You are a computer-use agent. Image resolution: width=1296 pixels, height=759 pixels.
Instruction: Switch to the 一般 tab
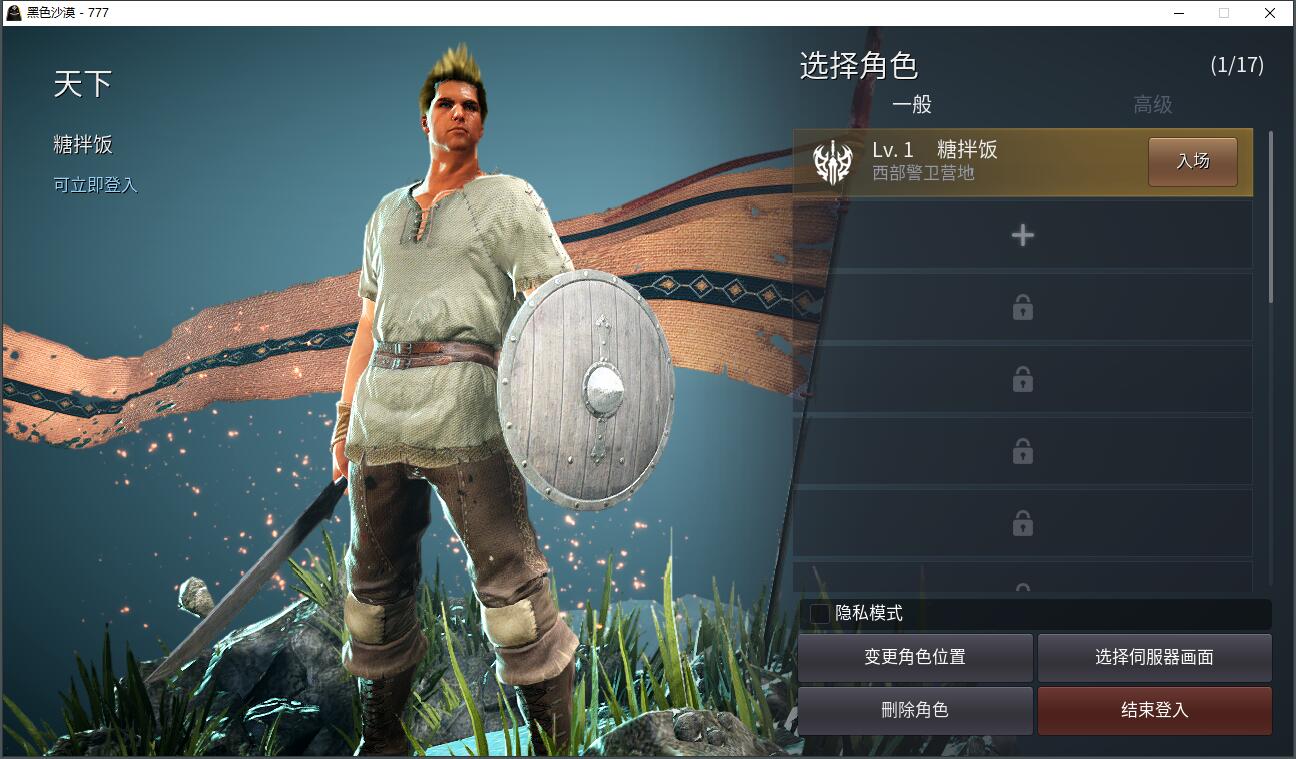911,105
